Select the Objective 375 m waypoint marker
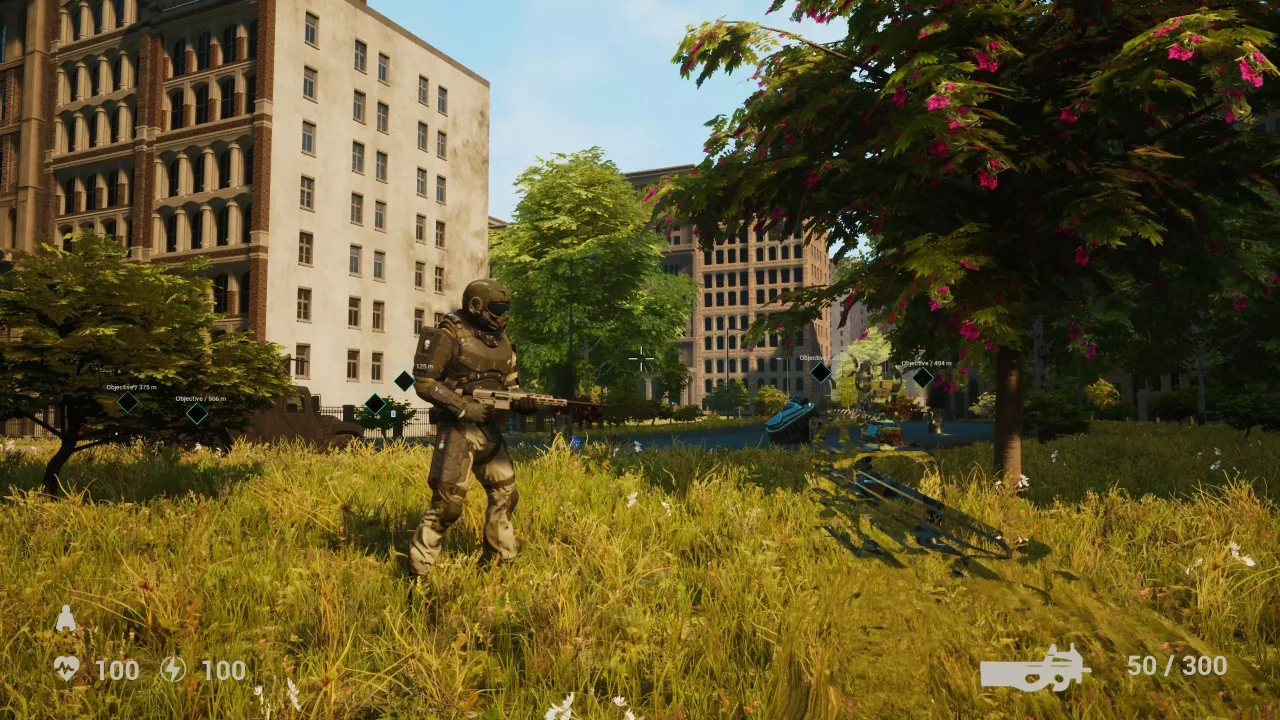1280x720 pixels. coord(127,402)
